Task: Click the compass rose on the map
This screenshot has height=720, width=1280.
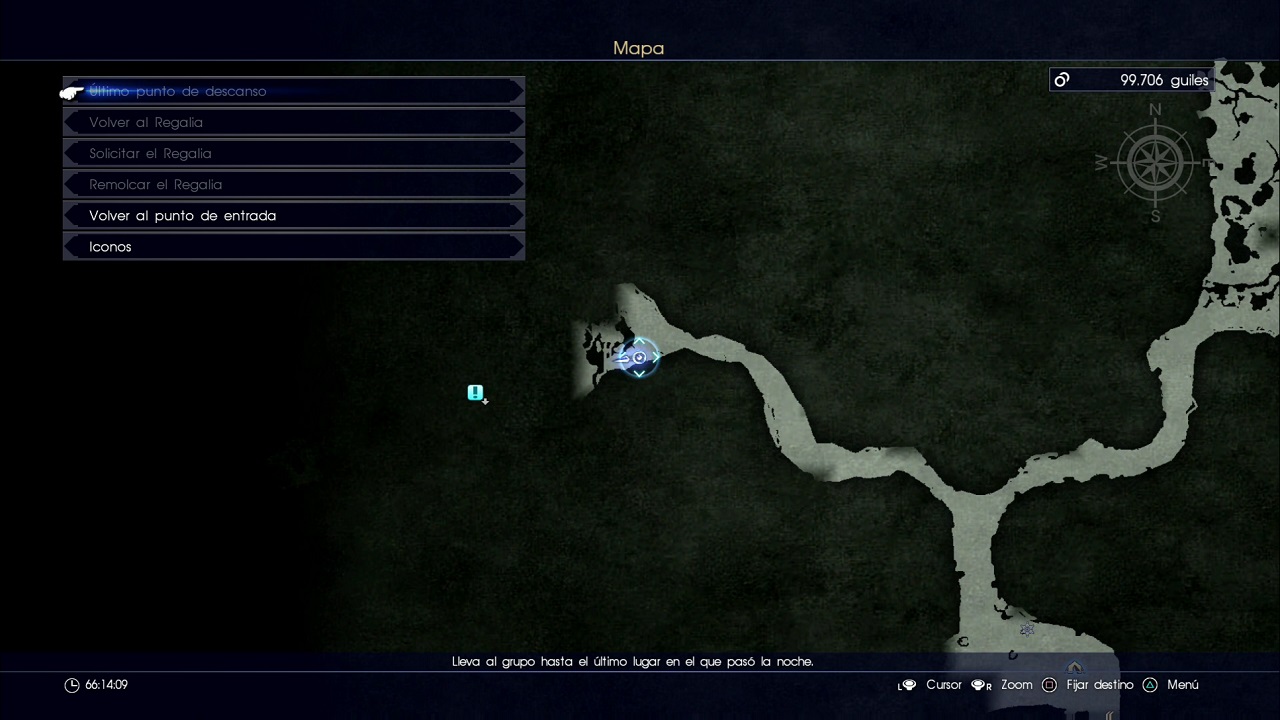Action: (x=1155, y=162)
